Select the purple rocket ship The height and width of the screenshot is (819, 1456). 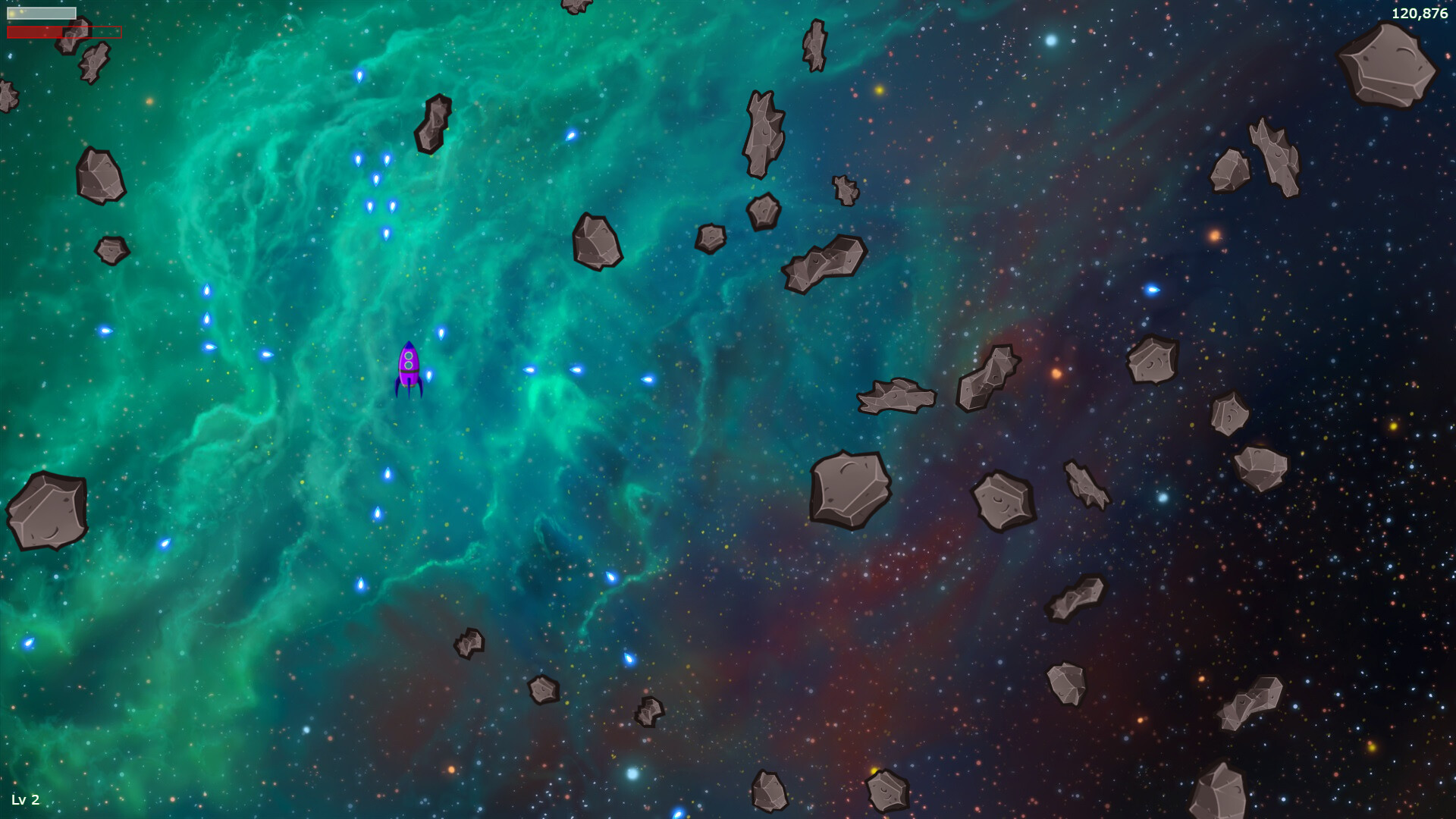coord(409,368)
